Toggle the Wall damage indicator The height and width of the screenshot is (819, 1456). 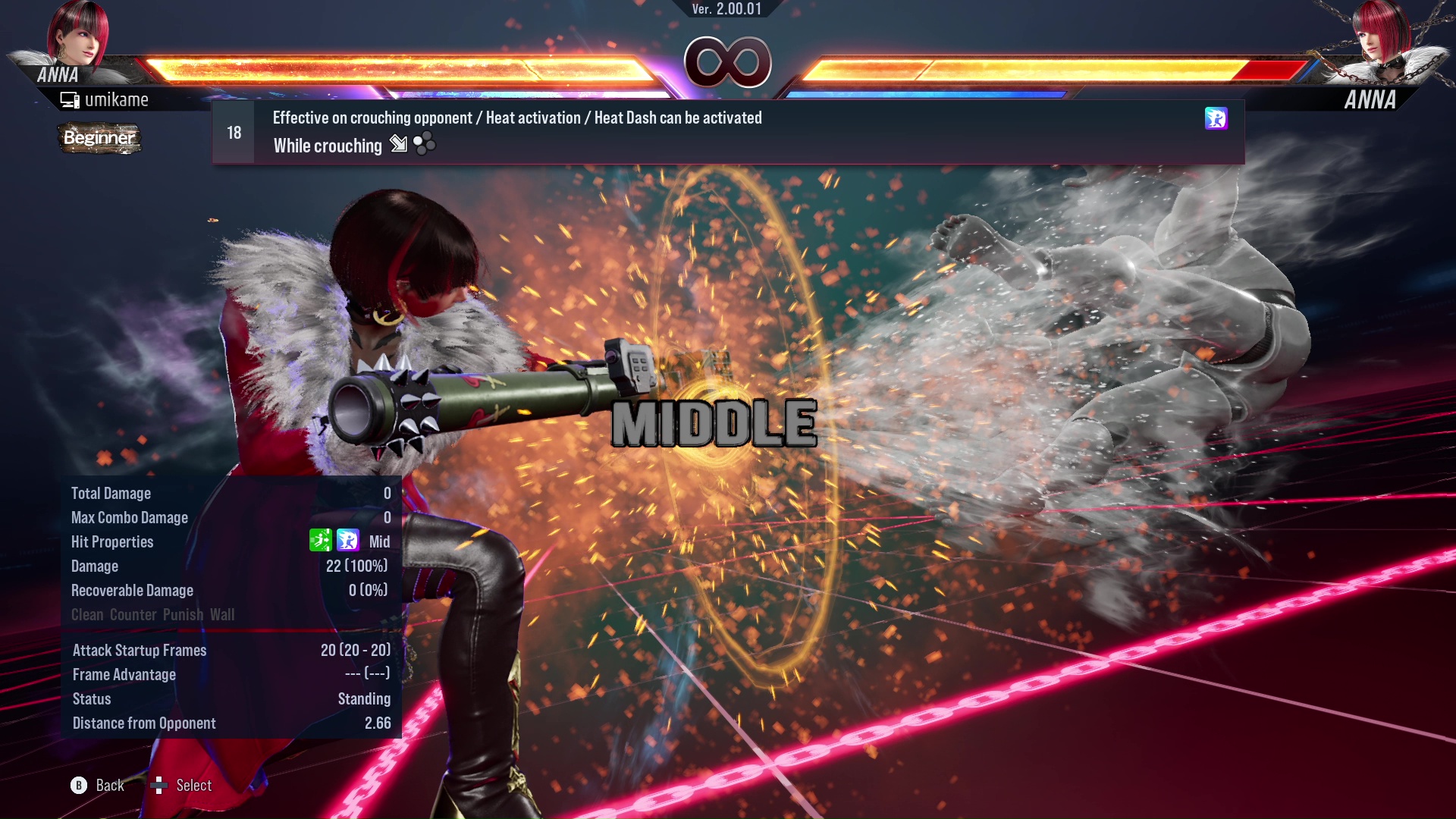point(224,615)
